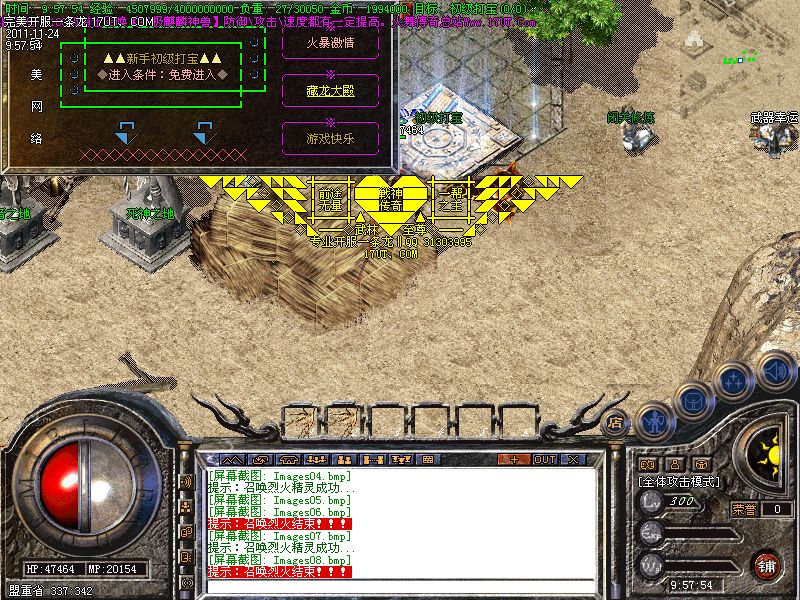Click the blue speaker sound round button
The width and height of the screenshot is (800, 600).
pyautogui.click(x=777, y=368)
